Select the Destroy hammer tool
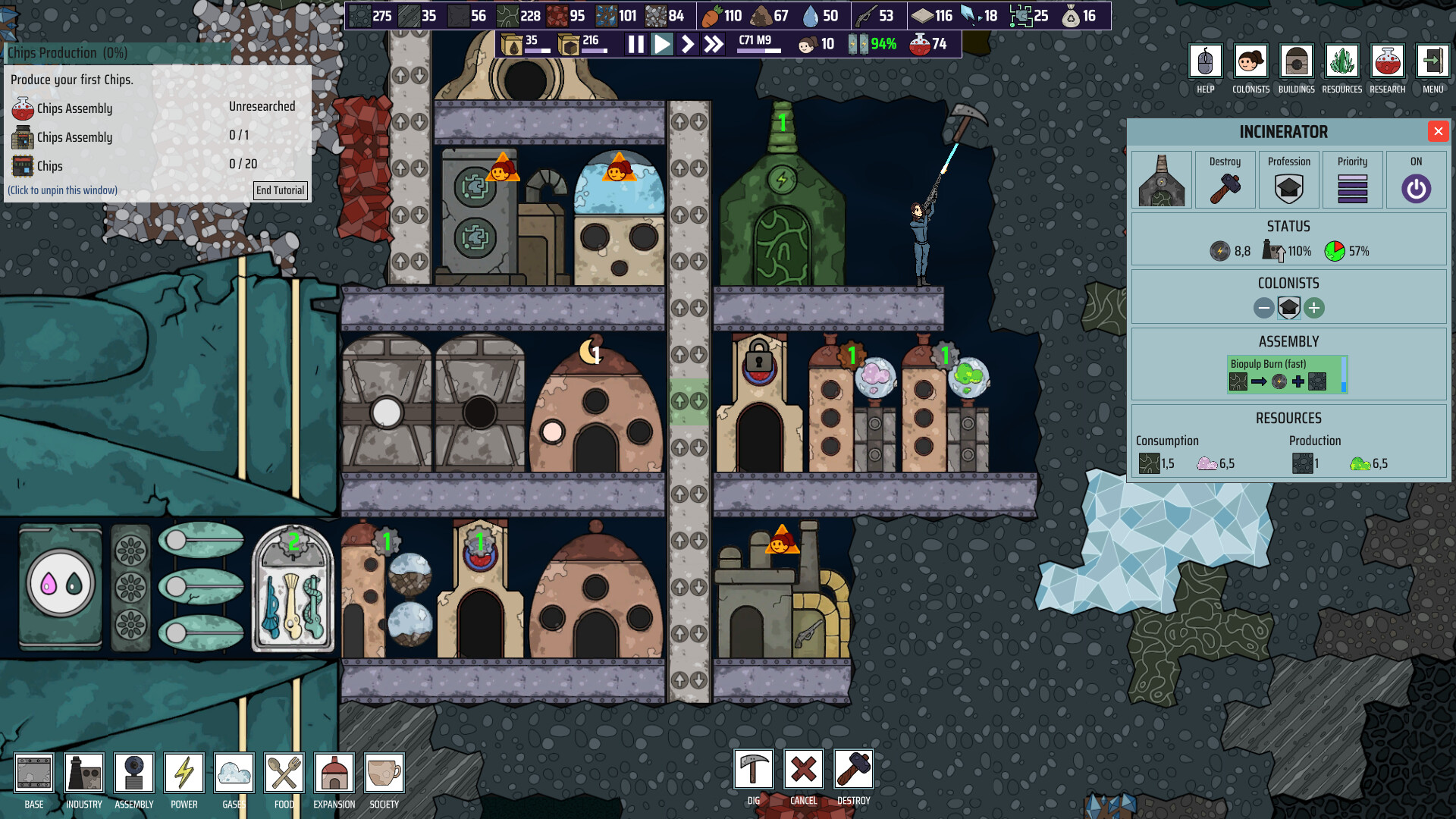This screenshot has height=819, width=1456. tap(853, 769)
